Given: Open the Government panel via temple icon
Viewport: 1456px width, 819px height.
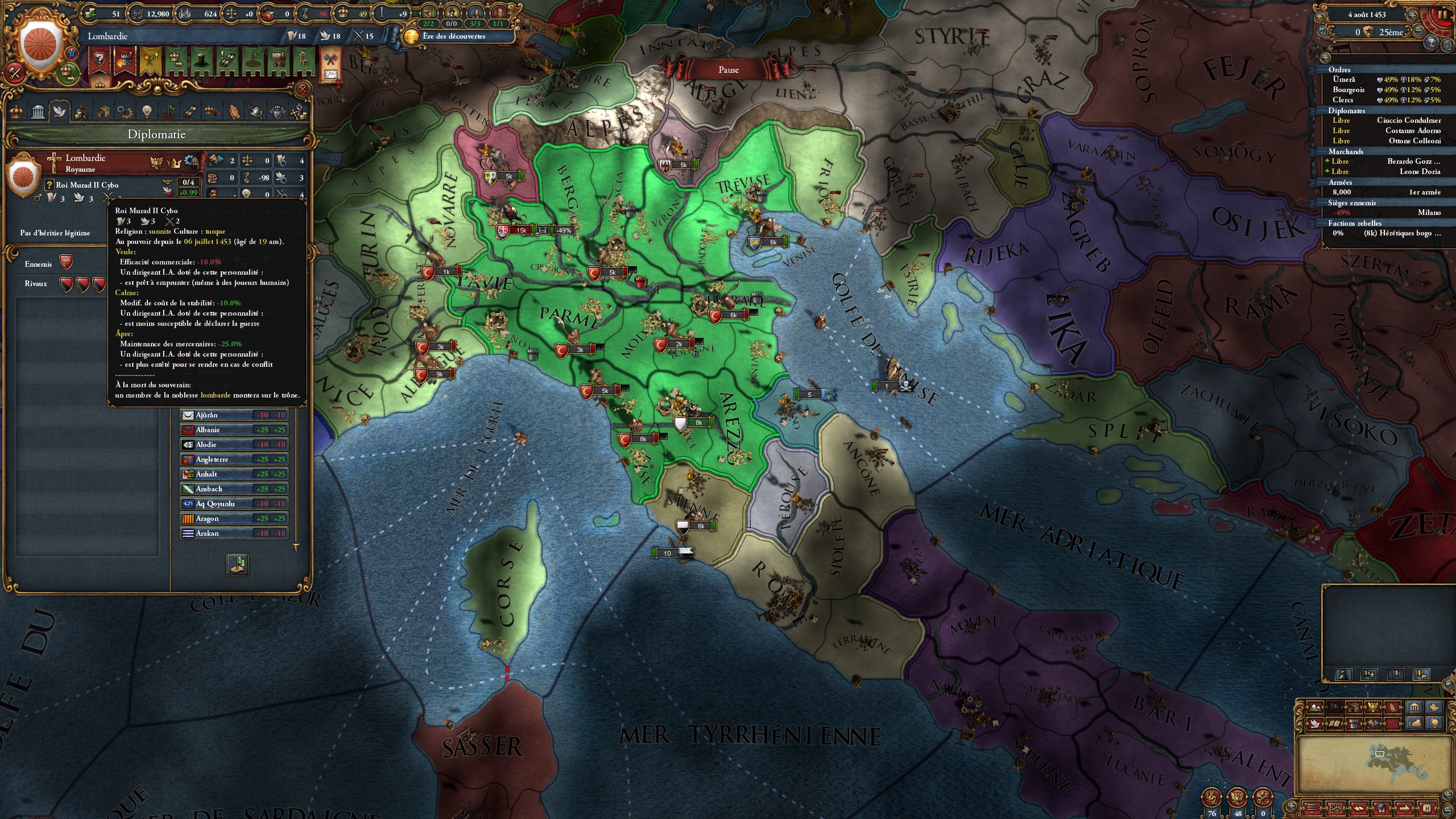Looking at the screenshot, I should click(38, 113).
